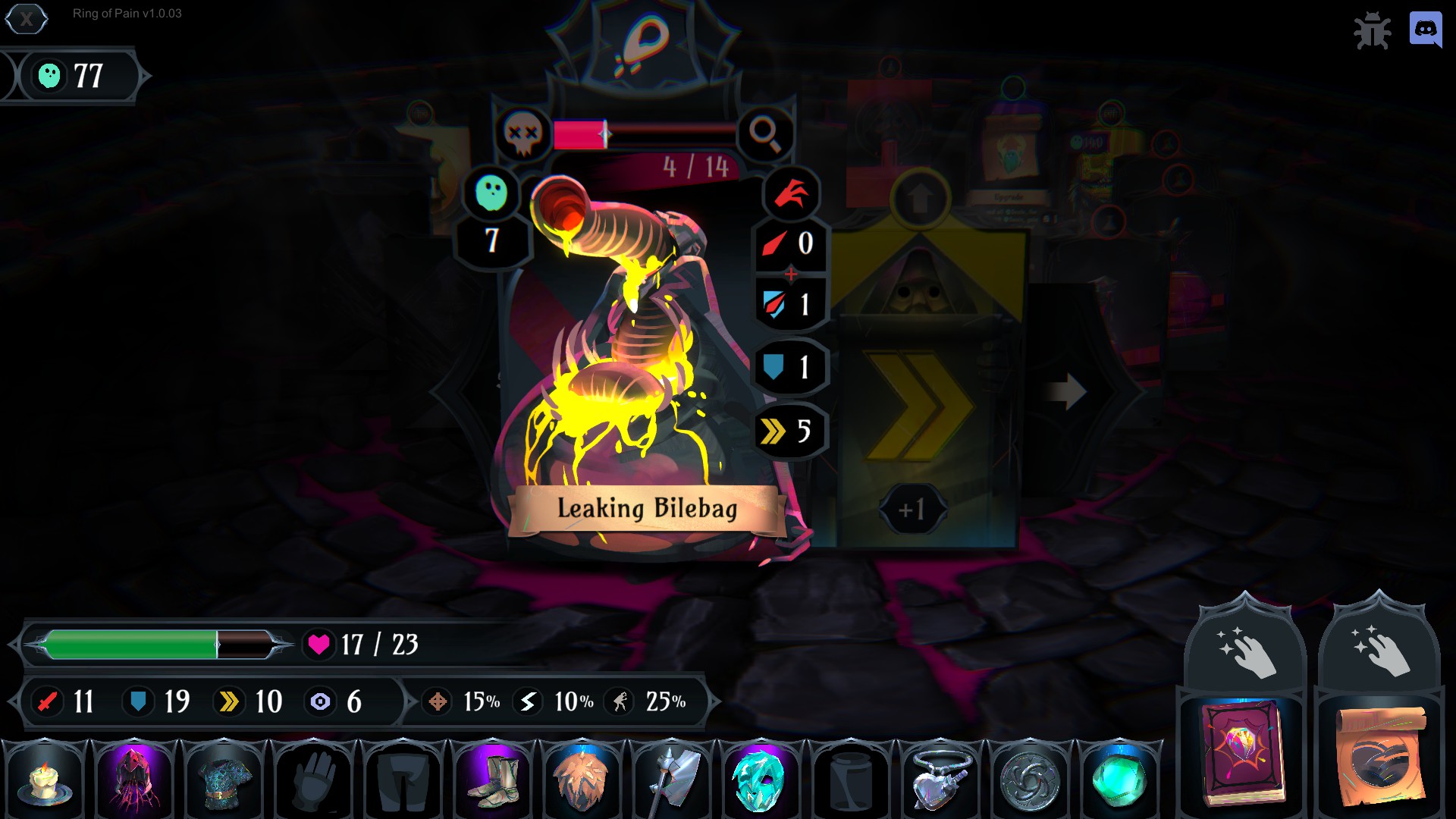
Task: Click the gloves inventory slot
Action: click(313, 779)
